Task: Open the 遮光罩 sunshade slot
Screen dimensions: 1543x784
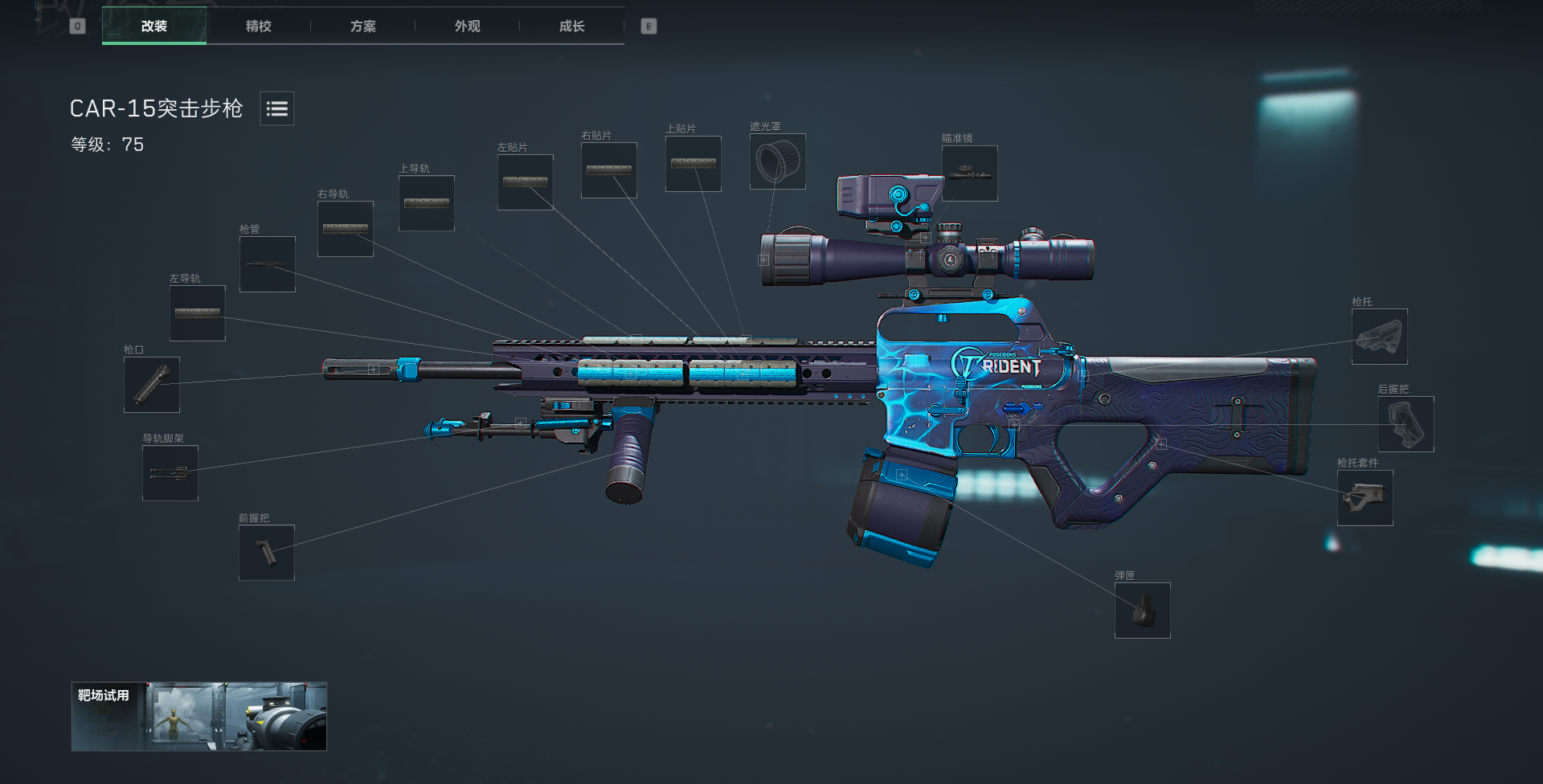Action: point(778,161)
